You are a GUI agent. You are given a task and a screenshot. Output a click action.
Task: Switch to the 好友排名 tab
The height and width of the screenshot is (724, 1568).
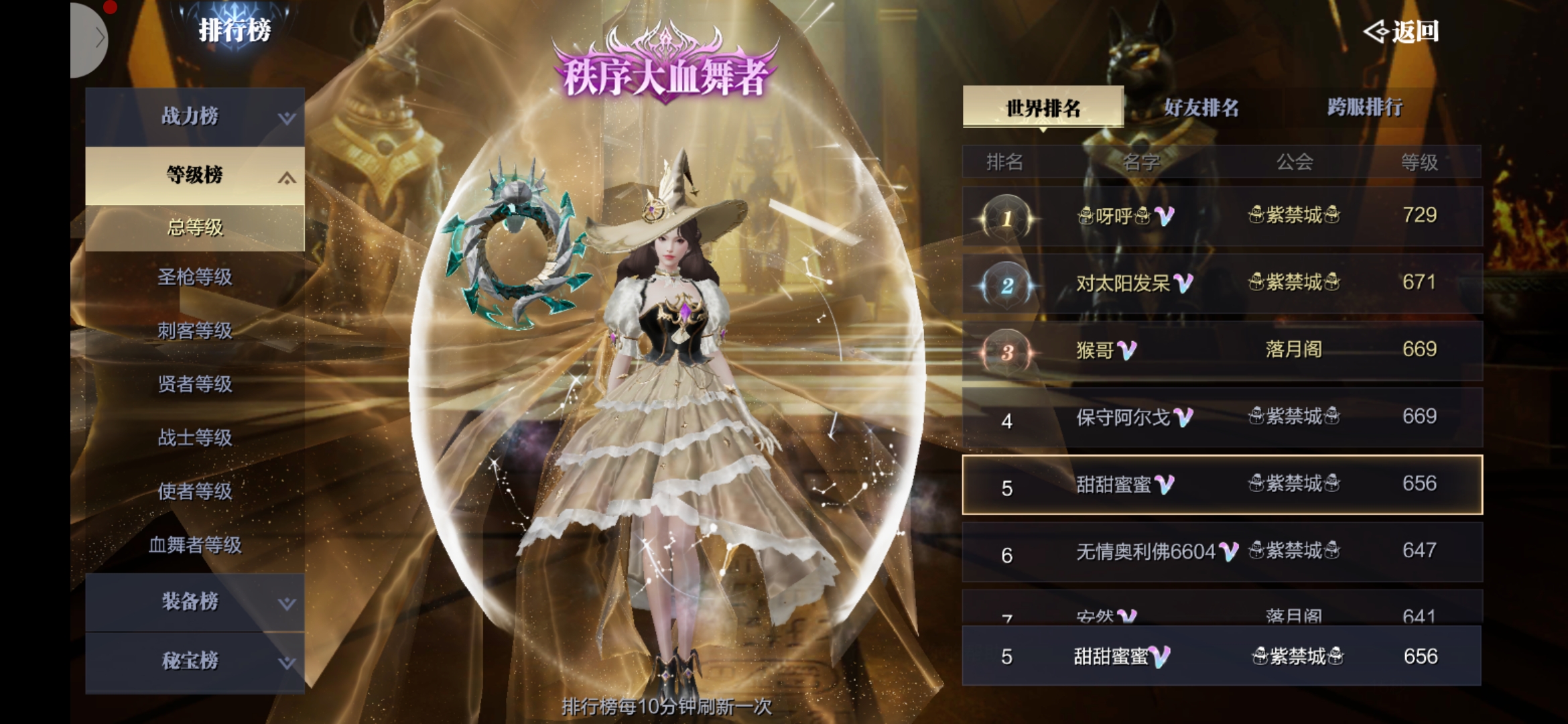[x=1201, y=107]
